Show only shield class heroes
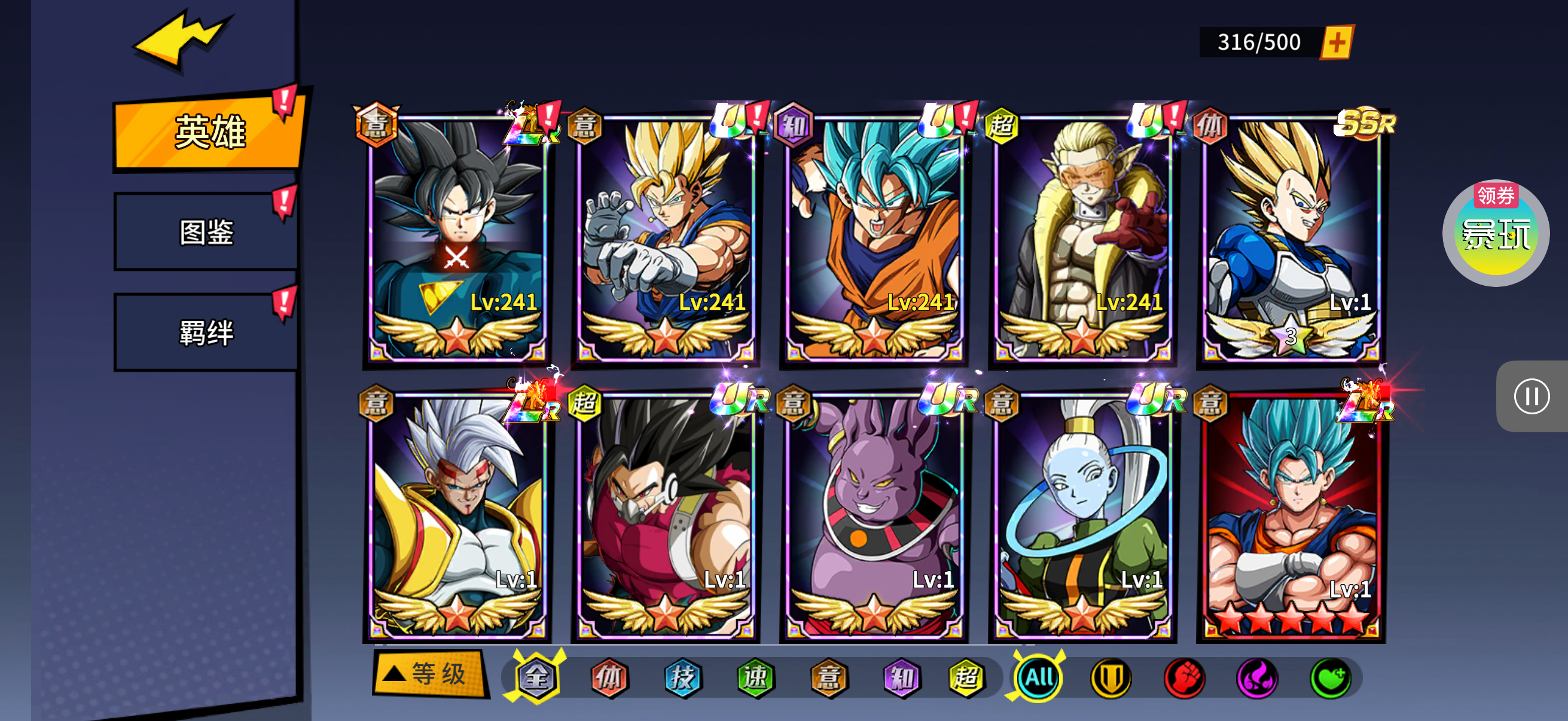Viewport: 1568px width, 721px height. click(x=1111, y=677)
